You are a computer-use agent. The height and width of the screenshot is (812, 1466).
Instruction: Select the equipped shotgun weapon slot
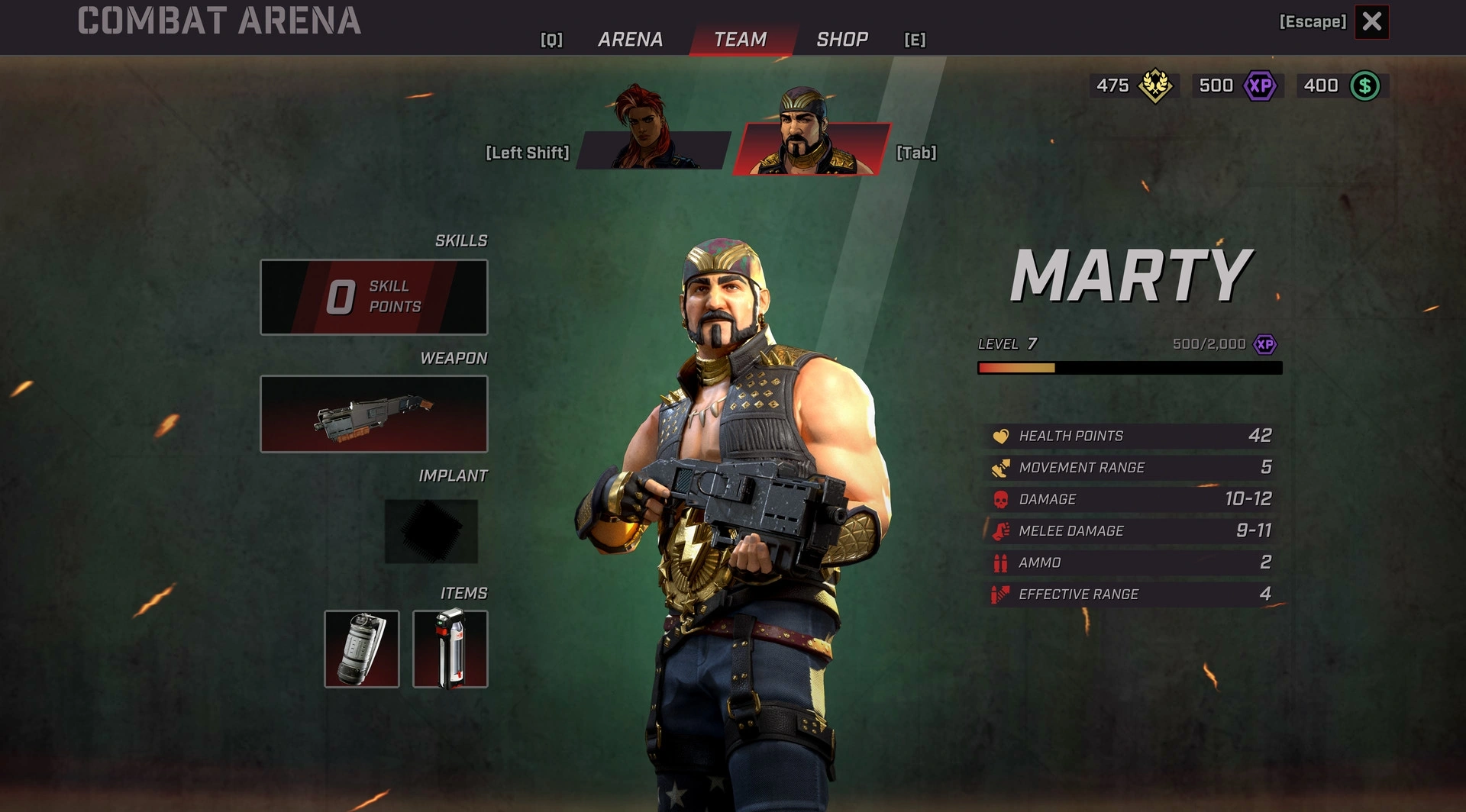point(374,414)
